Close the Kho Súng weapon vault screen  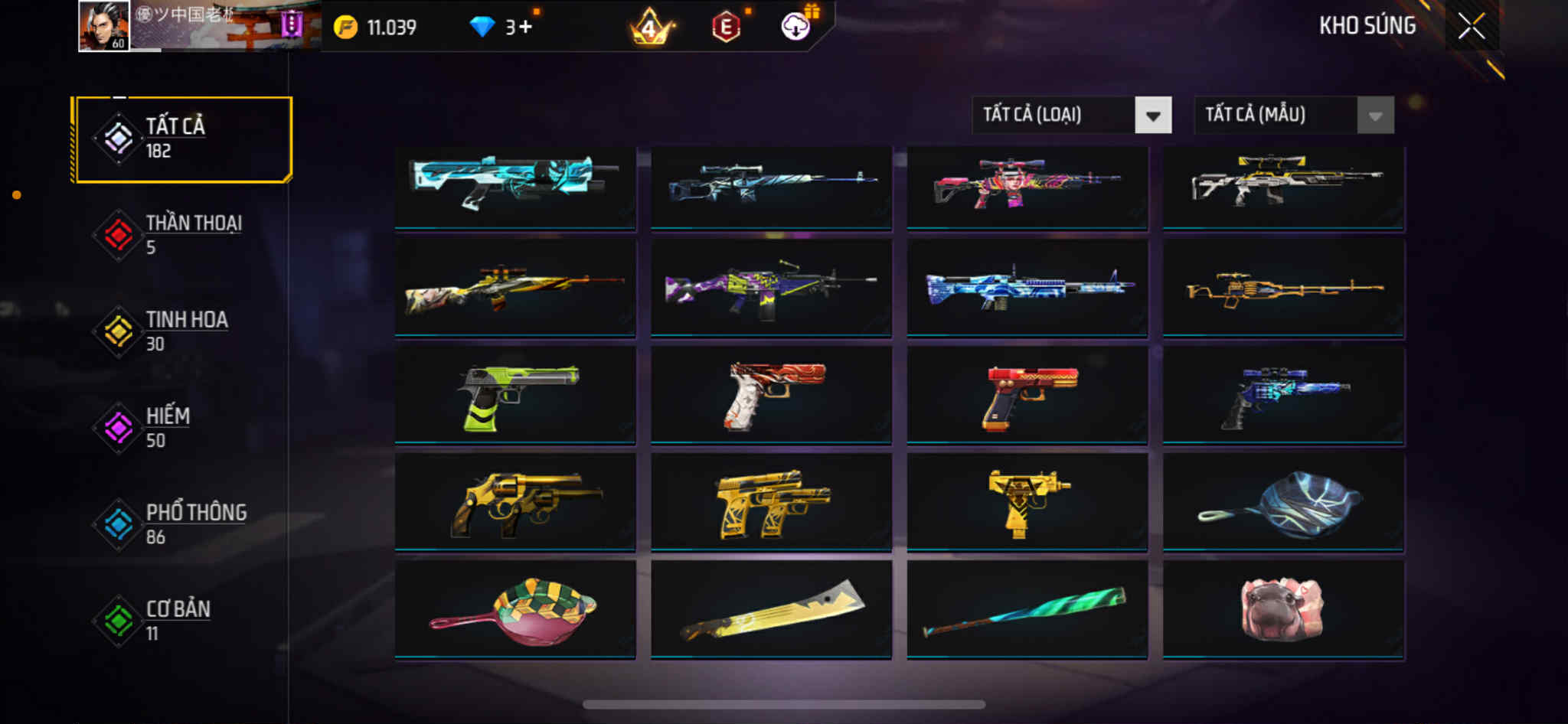[1471, 27]
